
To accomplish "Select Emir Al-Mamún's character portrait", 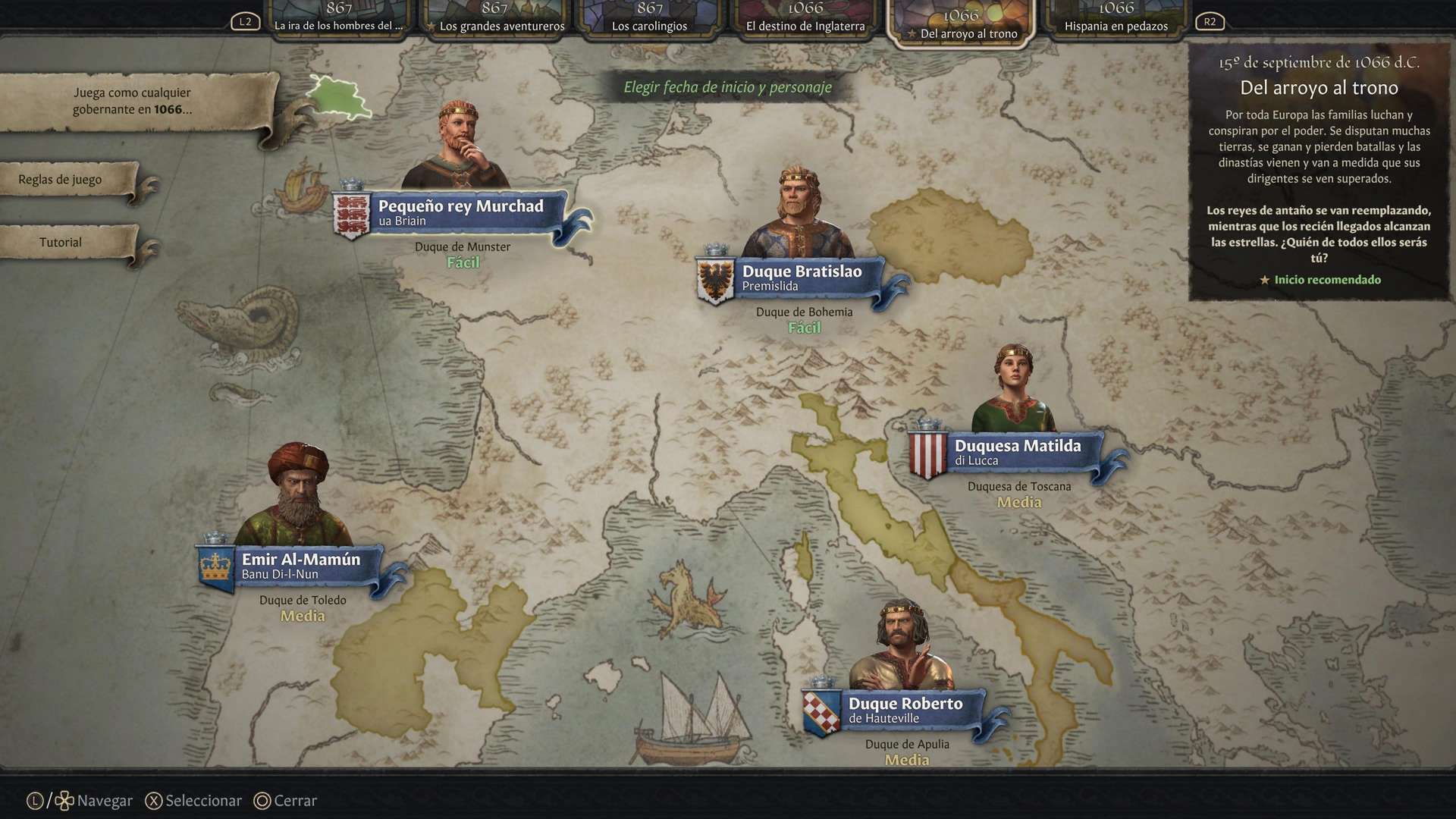I will [x=297, y=493].
